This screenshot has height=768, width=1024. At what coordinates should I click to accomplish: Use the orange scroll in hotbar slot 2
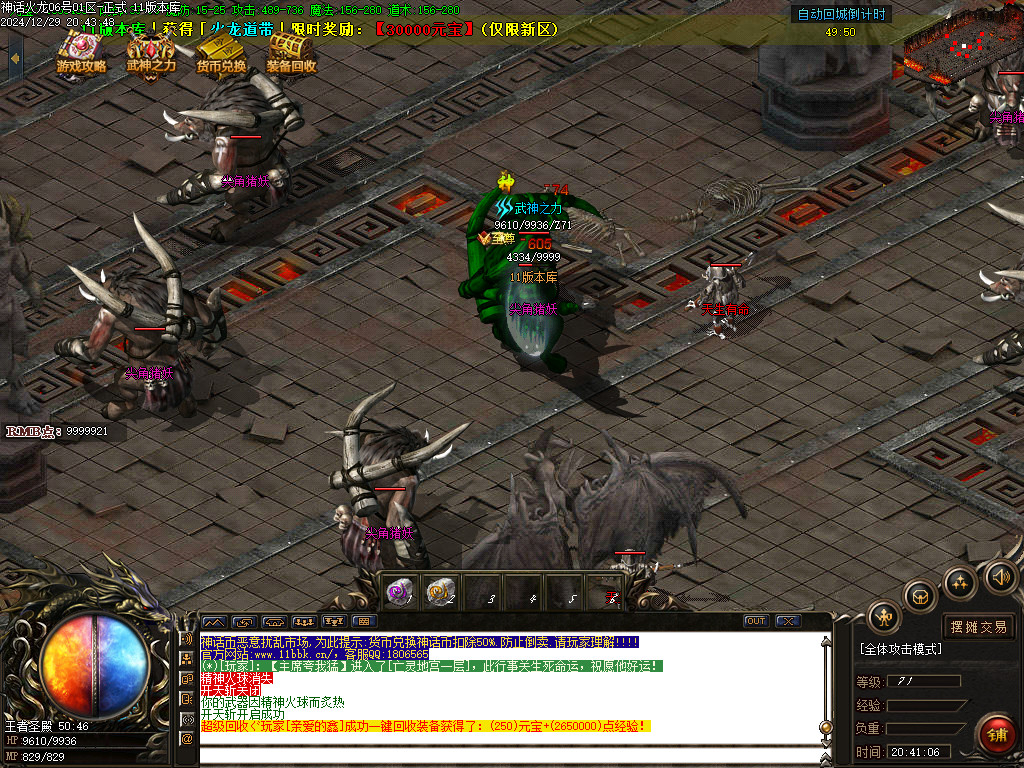pos(441,592)
